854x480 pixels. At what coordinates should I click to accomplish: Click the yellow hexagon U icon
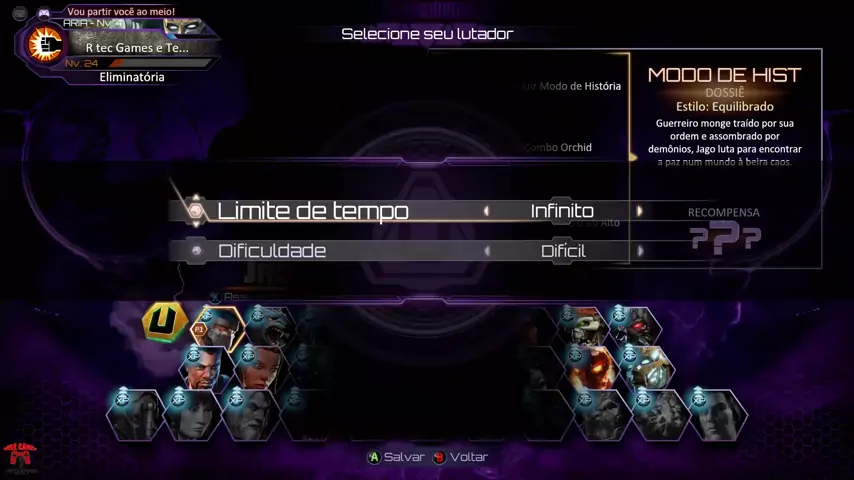[x=165, y=322]
